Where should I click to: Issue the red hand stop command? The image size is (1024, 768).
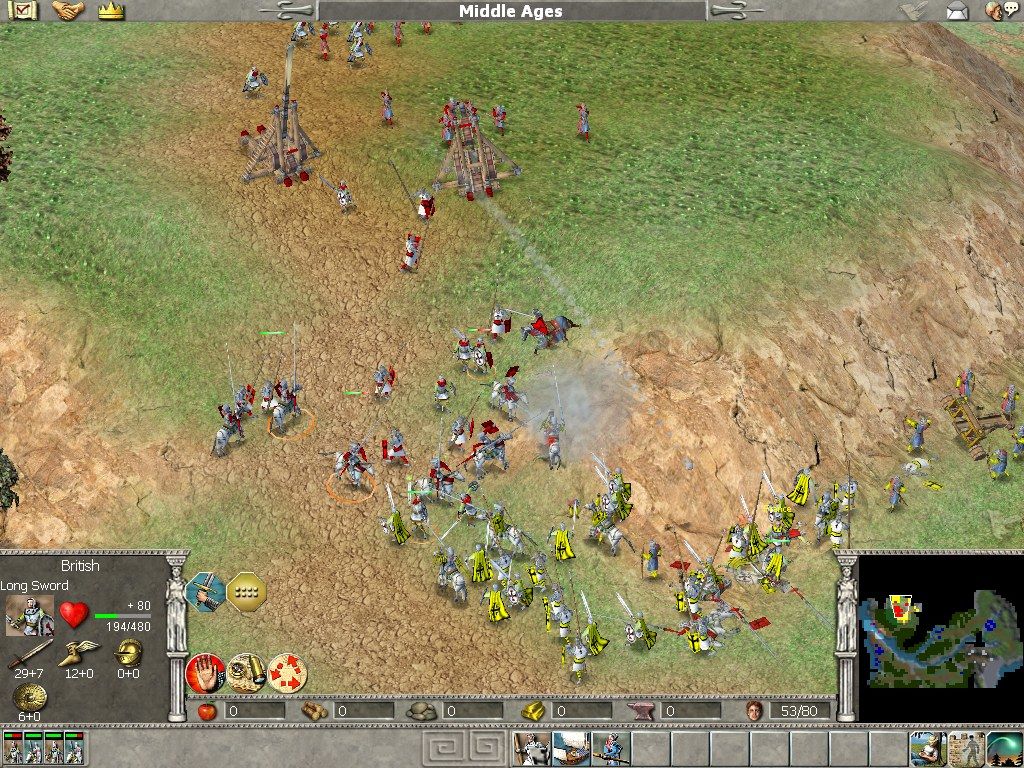[205, 673]
